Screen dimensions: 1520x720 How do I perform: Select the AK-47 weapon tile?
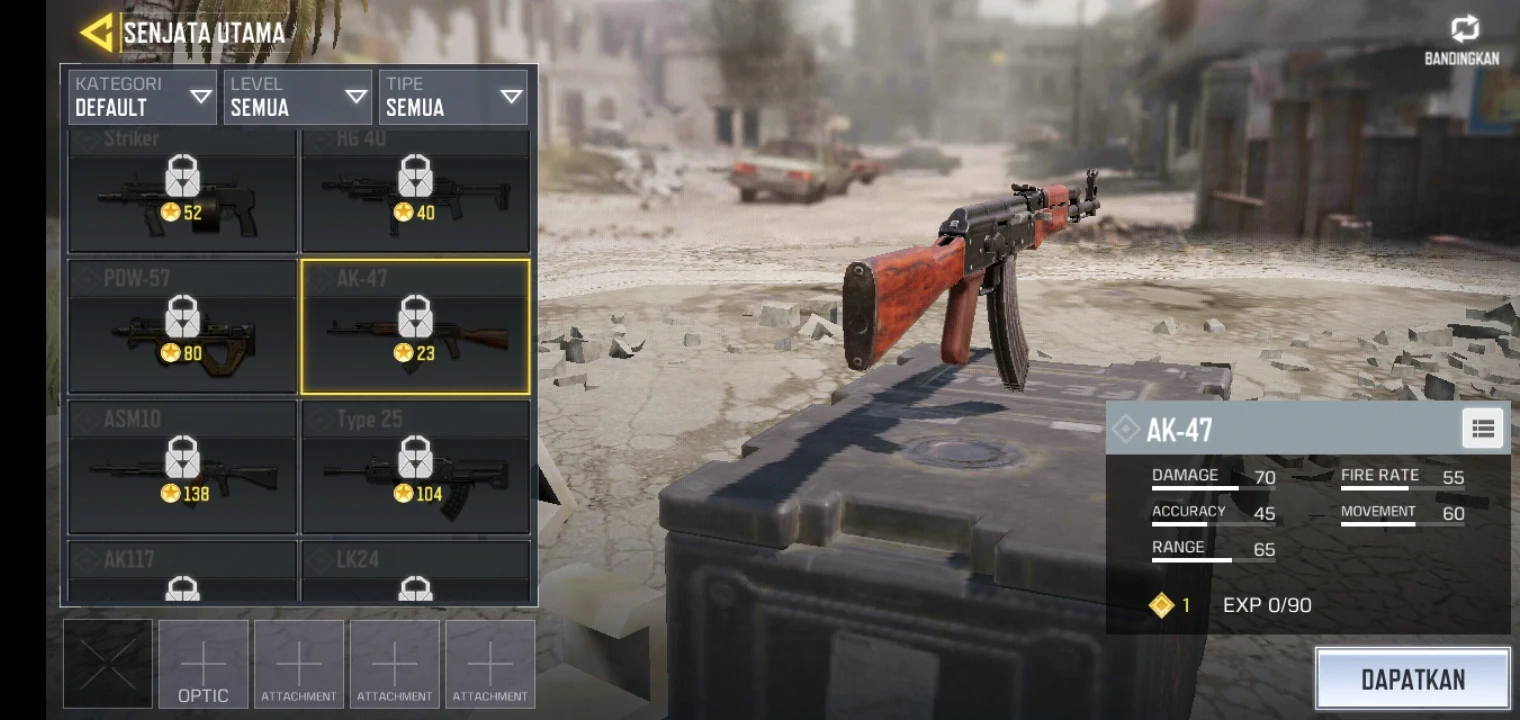[415, 327]
